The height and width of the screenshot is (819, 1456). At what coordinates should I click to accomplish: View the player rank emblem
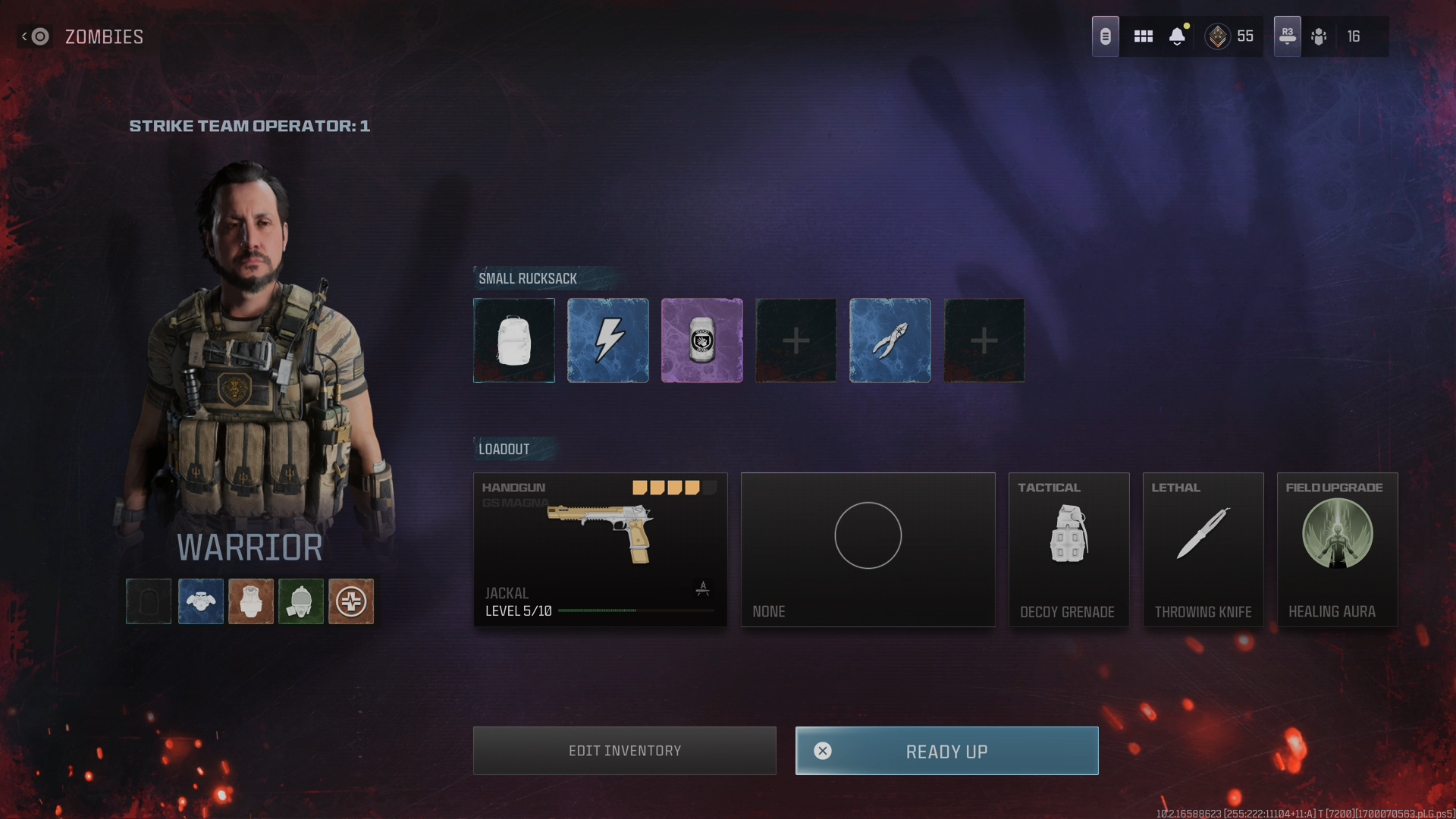[1218, 36]
